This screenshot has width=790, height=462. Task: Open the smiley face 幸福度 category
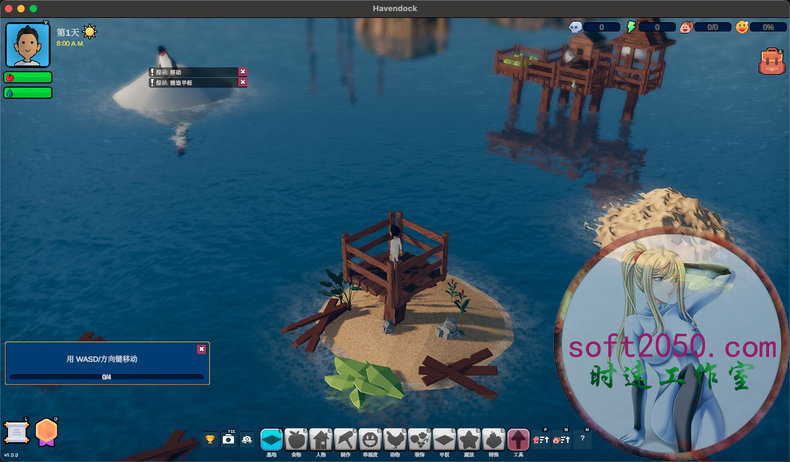370,439
